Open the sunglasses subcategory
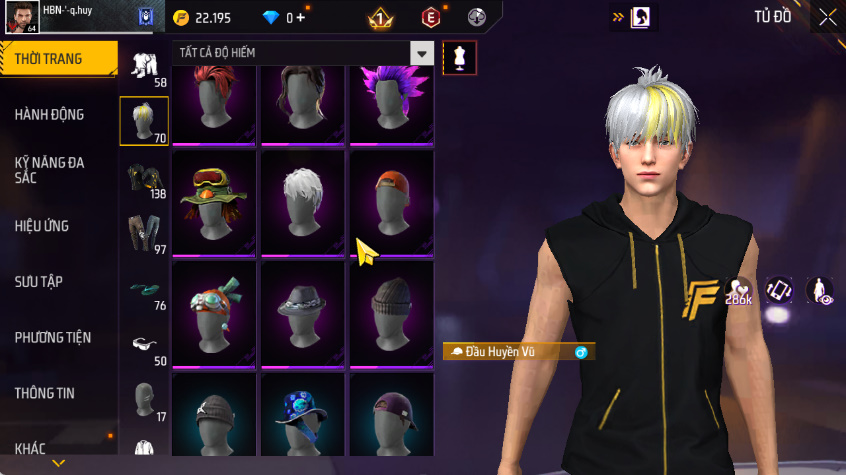The image size is (846, 475). click(x=144, y=346)
